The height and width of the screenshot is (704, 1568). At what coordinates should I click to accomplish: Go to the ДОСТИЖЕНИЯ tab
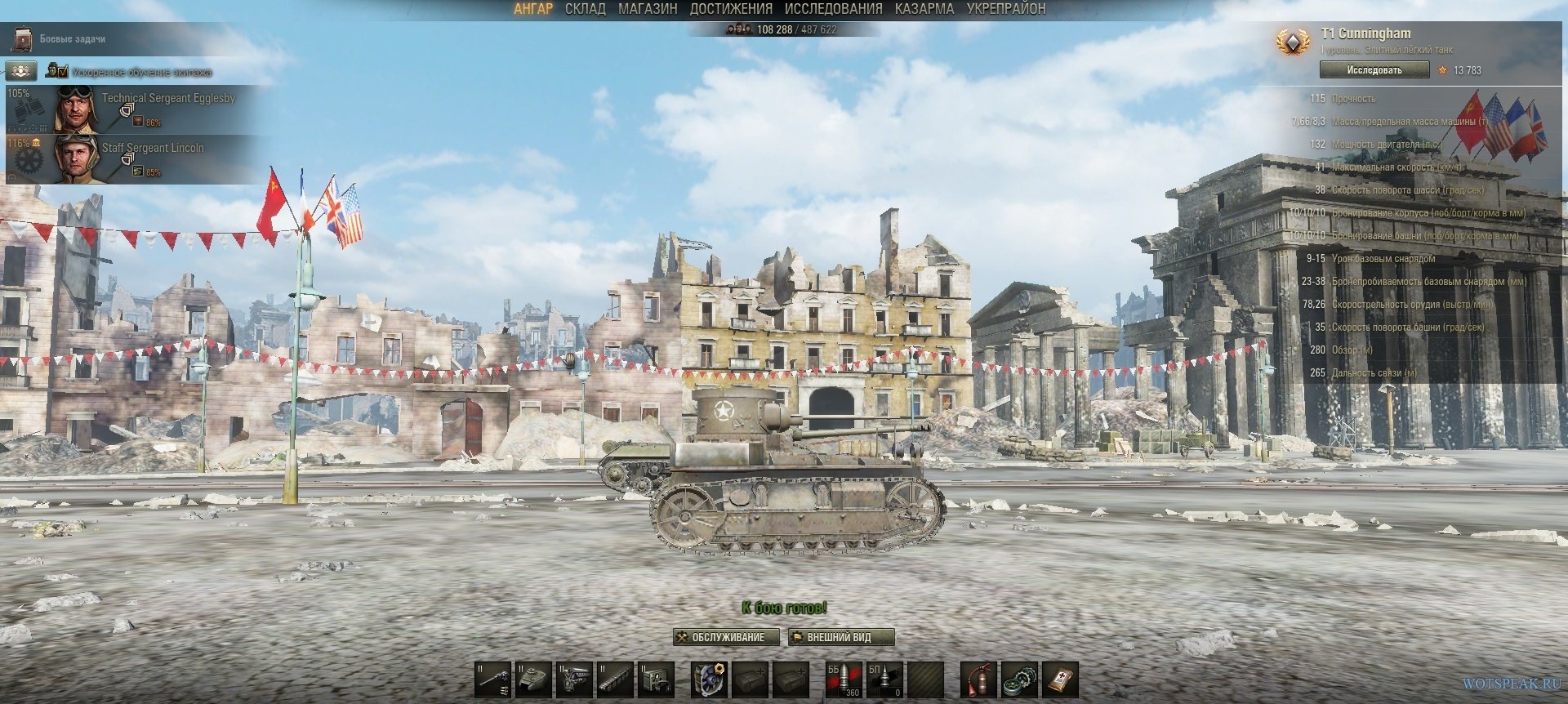pyautogui.click(x=731, y=9)
